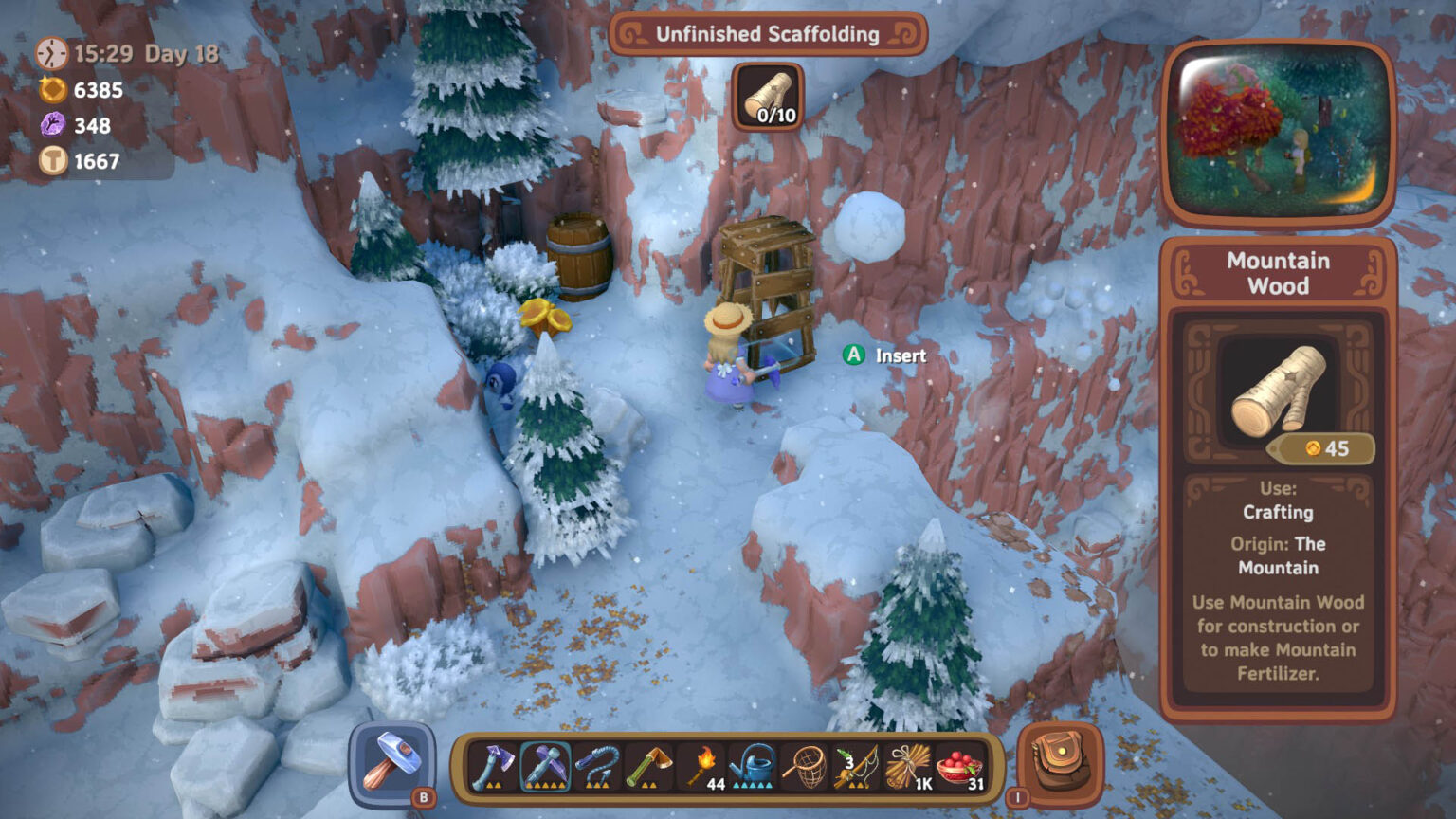Select the blue watering can

(754, 766)
